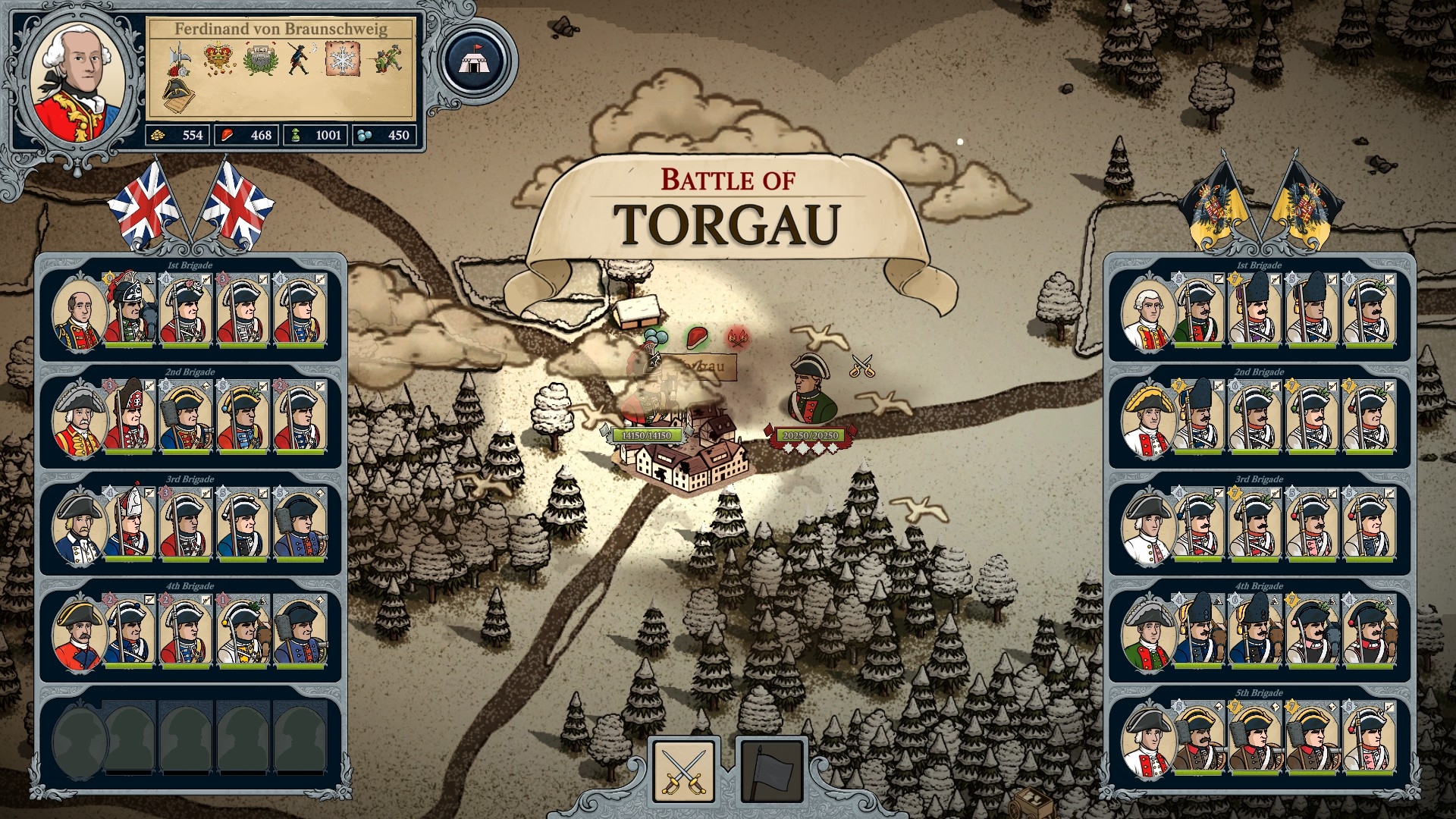Image resolution: width=1456 pixels, height=819 pixels.
Task: Select the Austrian 1st Brigade commander portrait
Action: 1148,313
